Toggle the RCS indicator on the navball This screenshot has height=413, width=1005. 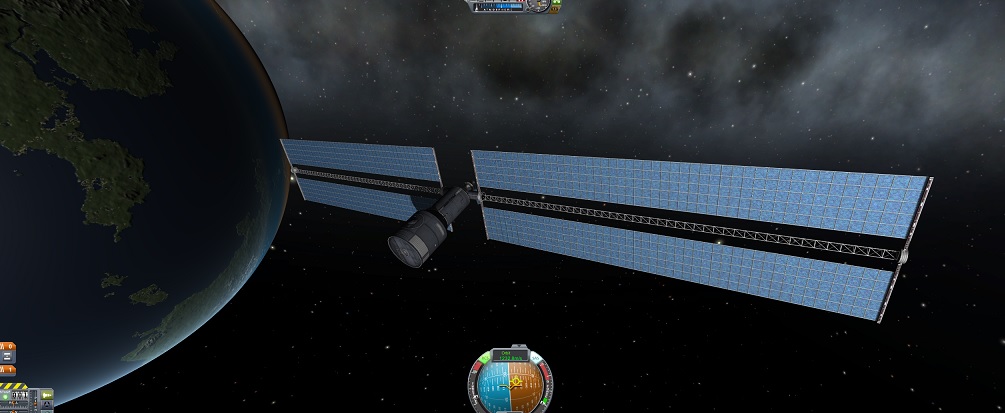coord(487,356)
